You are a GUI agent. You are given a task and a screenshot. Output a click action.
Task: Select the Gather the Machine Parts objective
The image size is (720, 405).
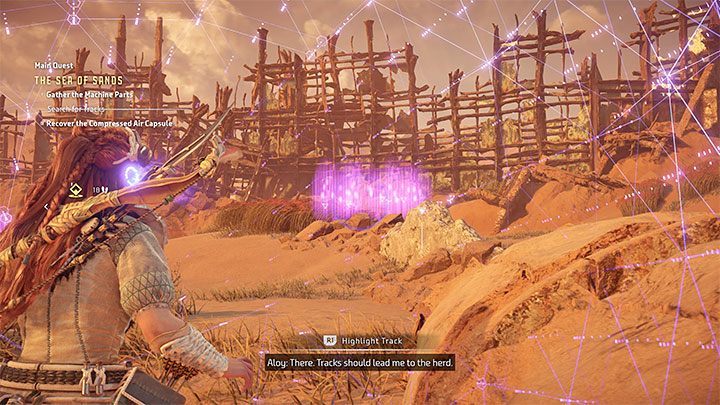click(88, 95)
